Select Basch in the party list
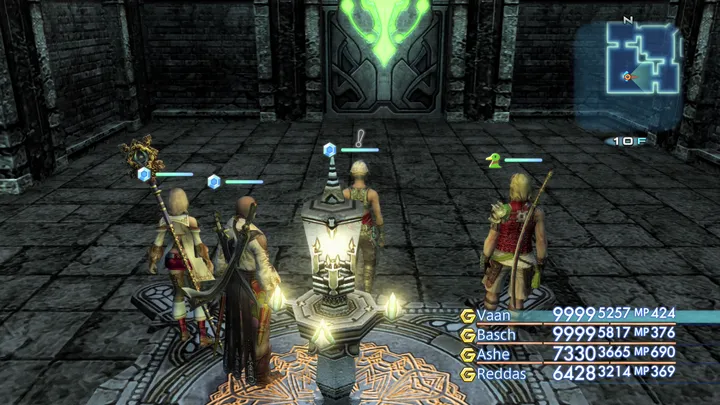 point(496,334)
